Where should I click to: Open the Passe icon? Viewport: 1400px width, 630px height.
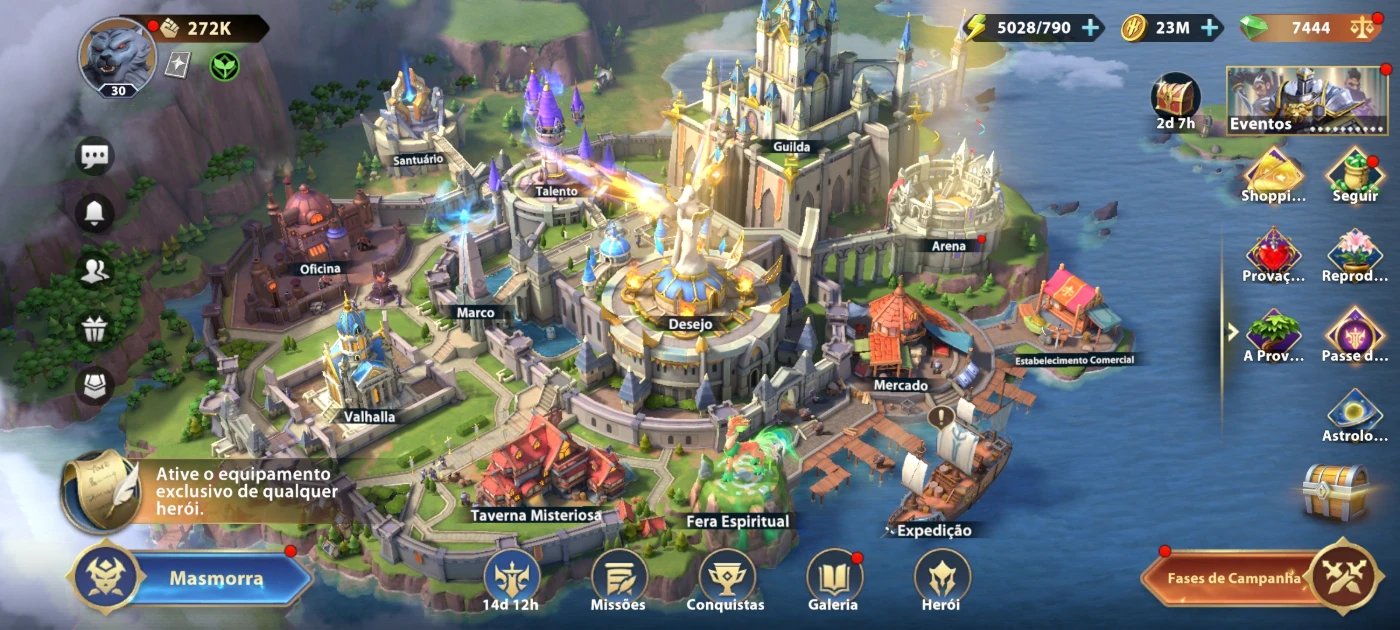1355,334
